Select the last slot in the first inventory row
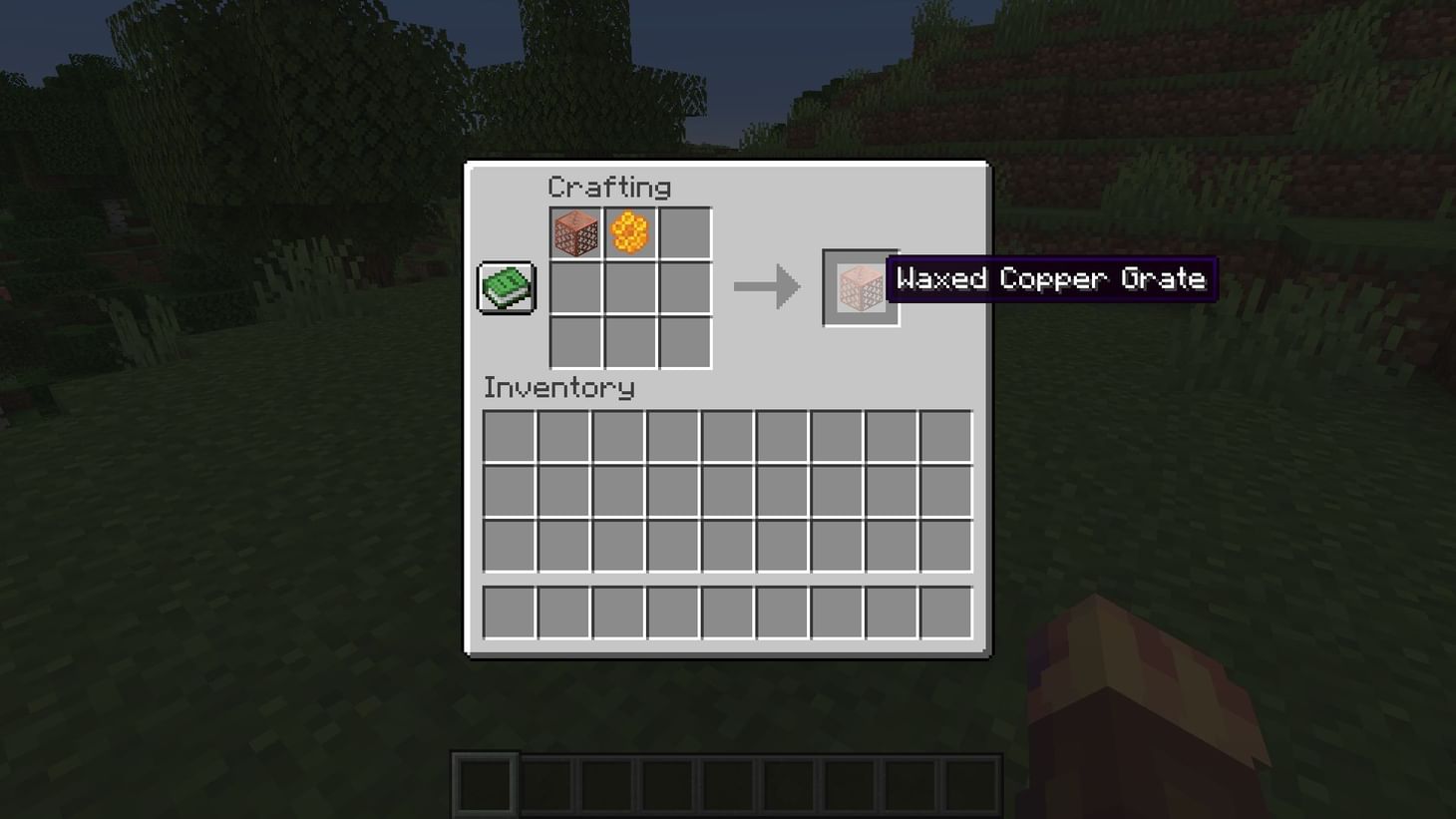 (944, 436)
